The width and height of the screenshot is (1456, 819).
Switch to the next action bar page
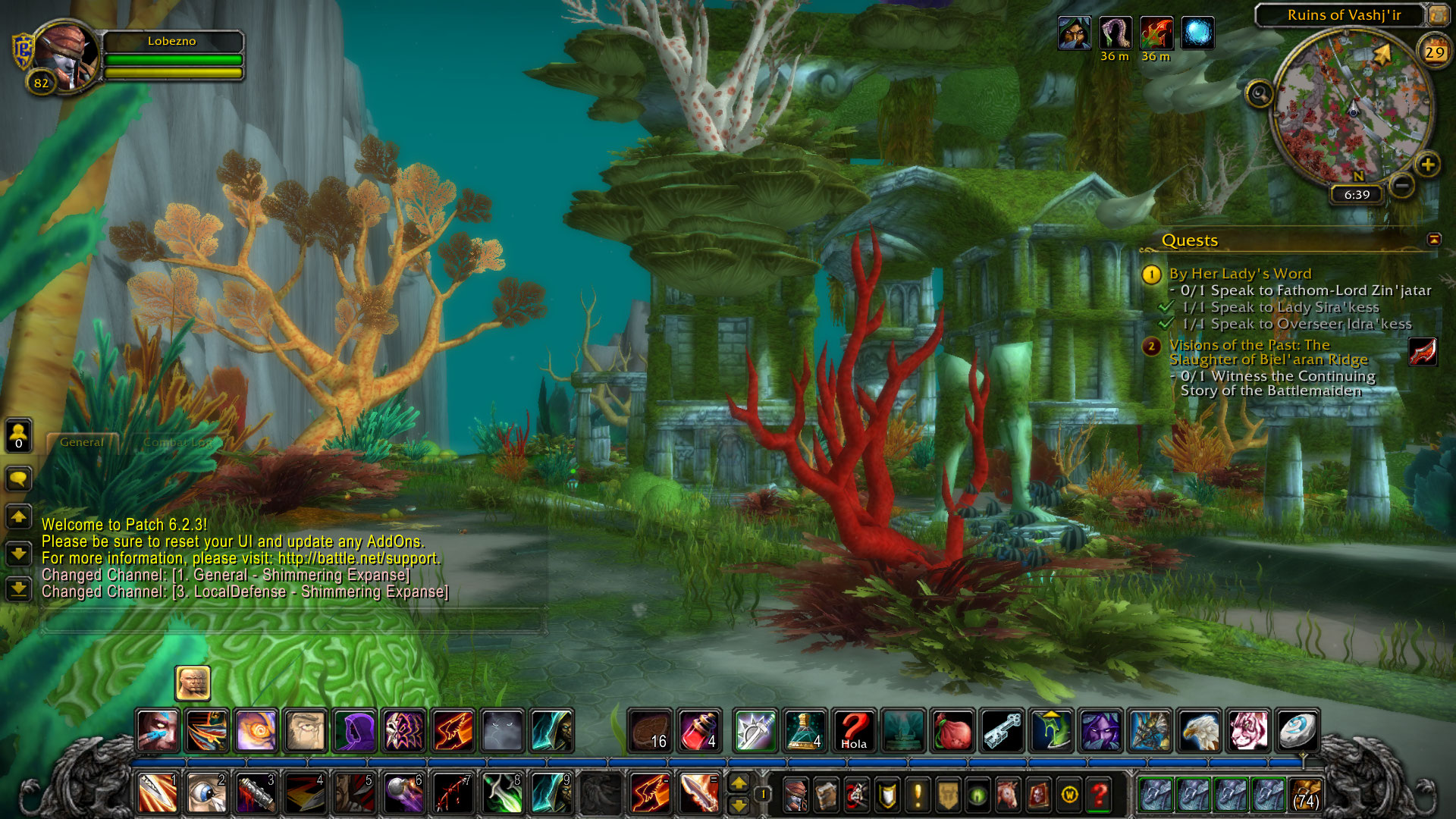[739, 783]
